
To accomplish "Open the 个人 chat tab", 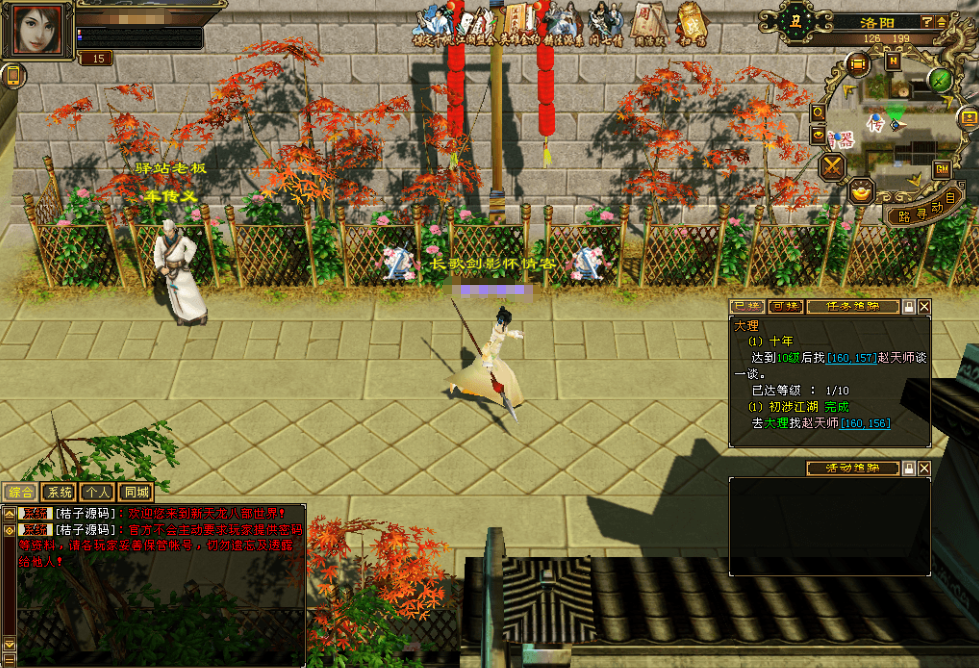I will pyautogui.click(x=97, y=492).
